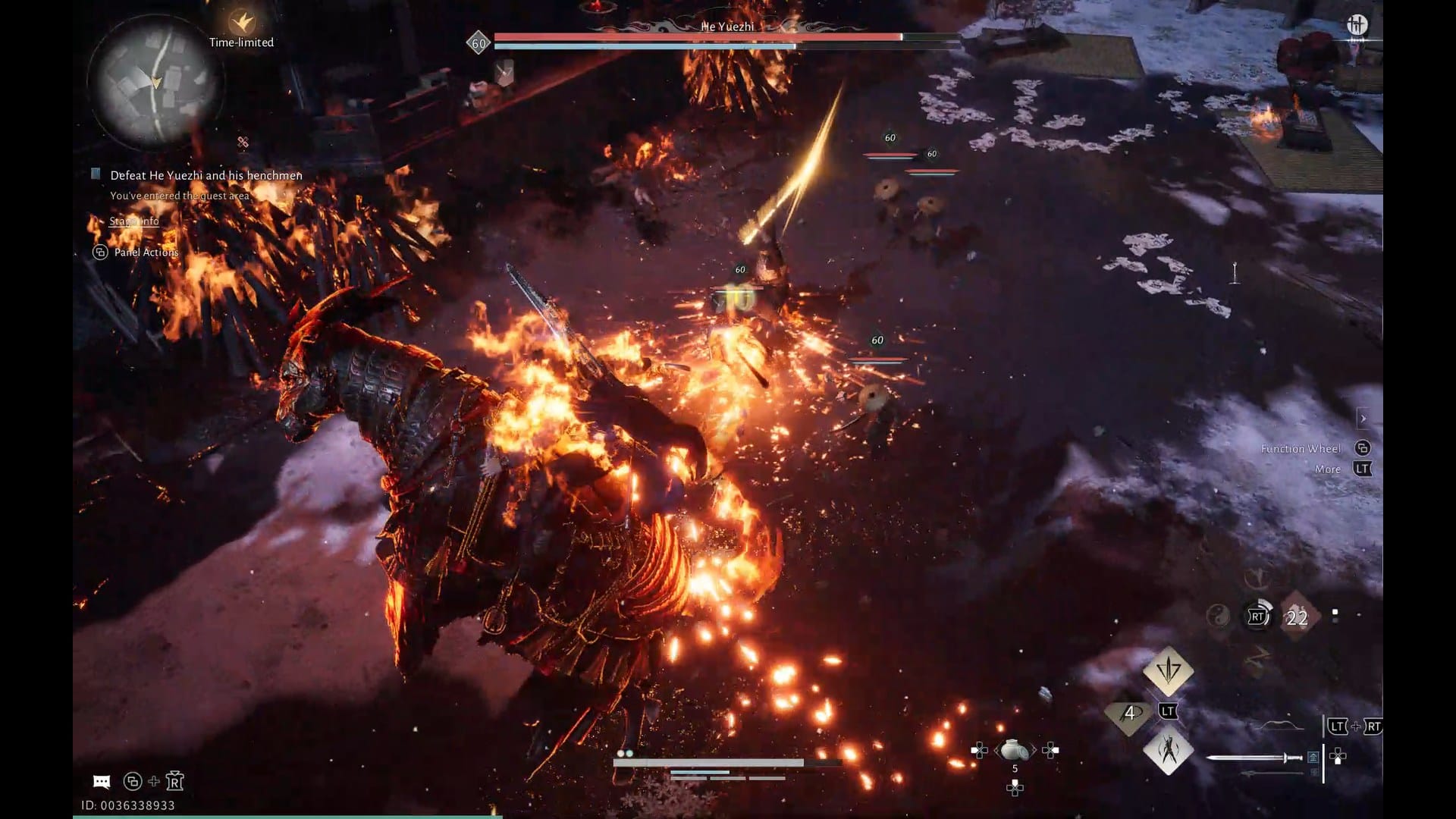
Task: Toggle the recording indicator icon bottom left
Action: (174, 781)
